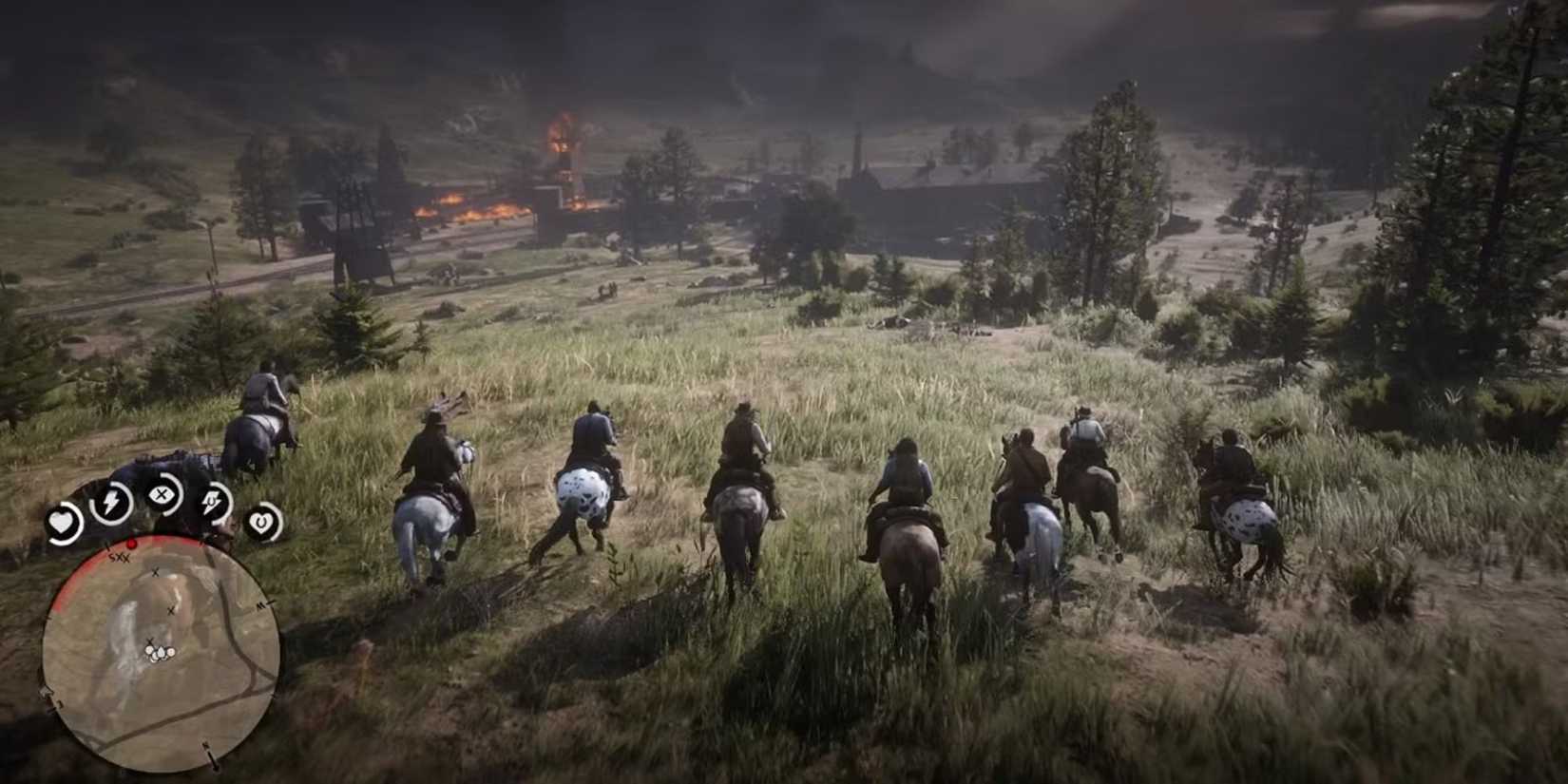The image size is (1568, 784).
Task: Click the cluster of white ally blips on minimap
Action: (162, 653)
